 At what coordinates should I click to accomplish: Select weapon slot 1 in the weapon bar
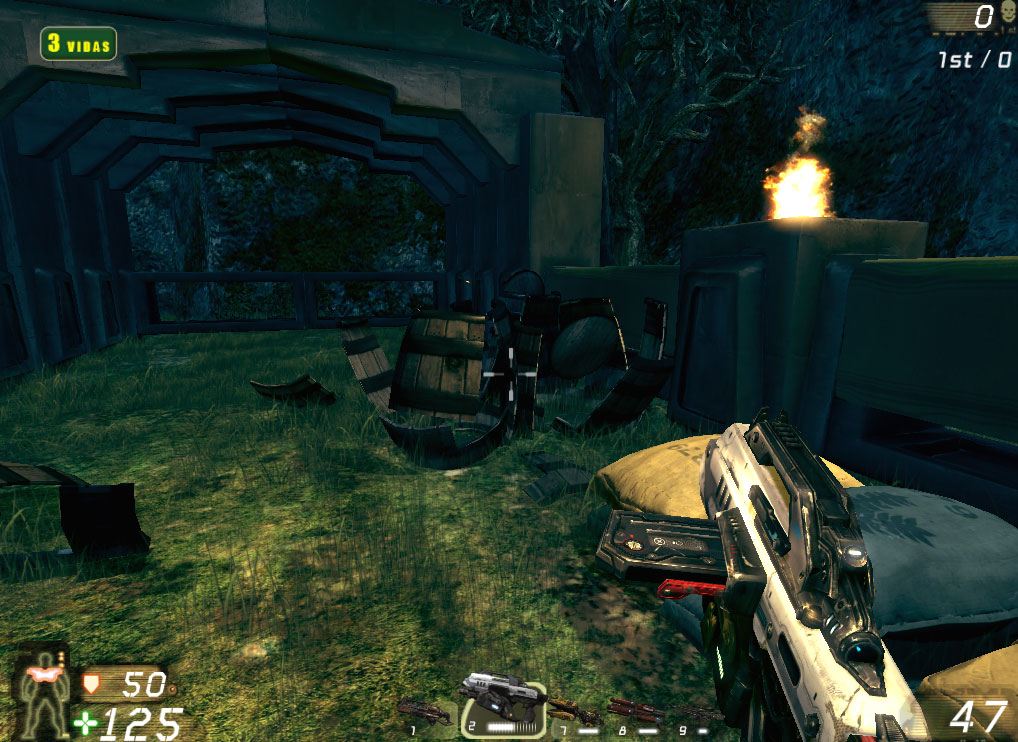tap(425, 712)
